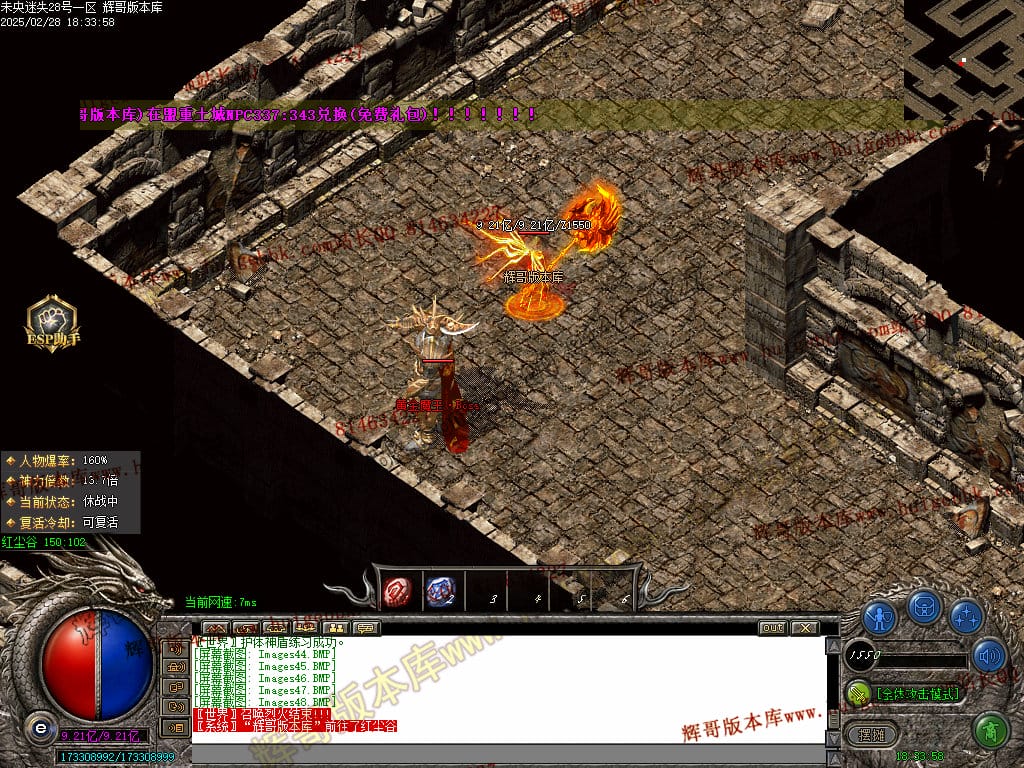Open the ESP助手 assistant badge

tap(51, 323)
